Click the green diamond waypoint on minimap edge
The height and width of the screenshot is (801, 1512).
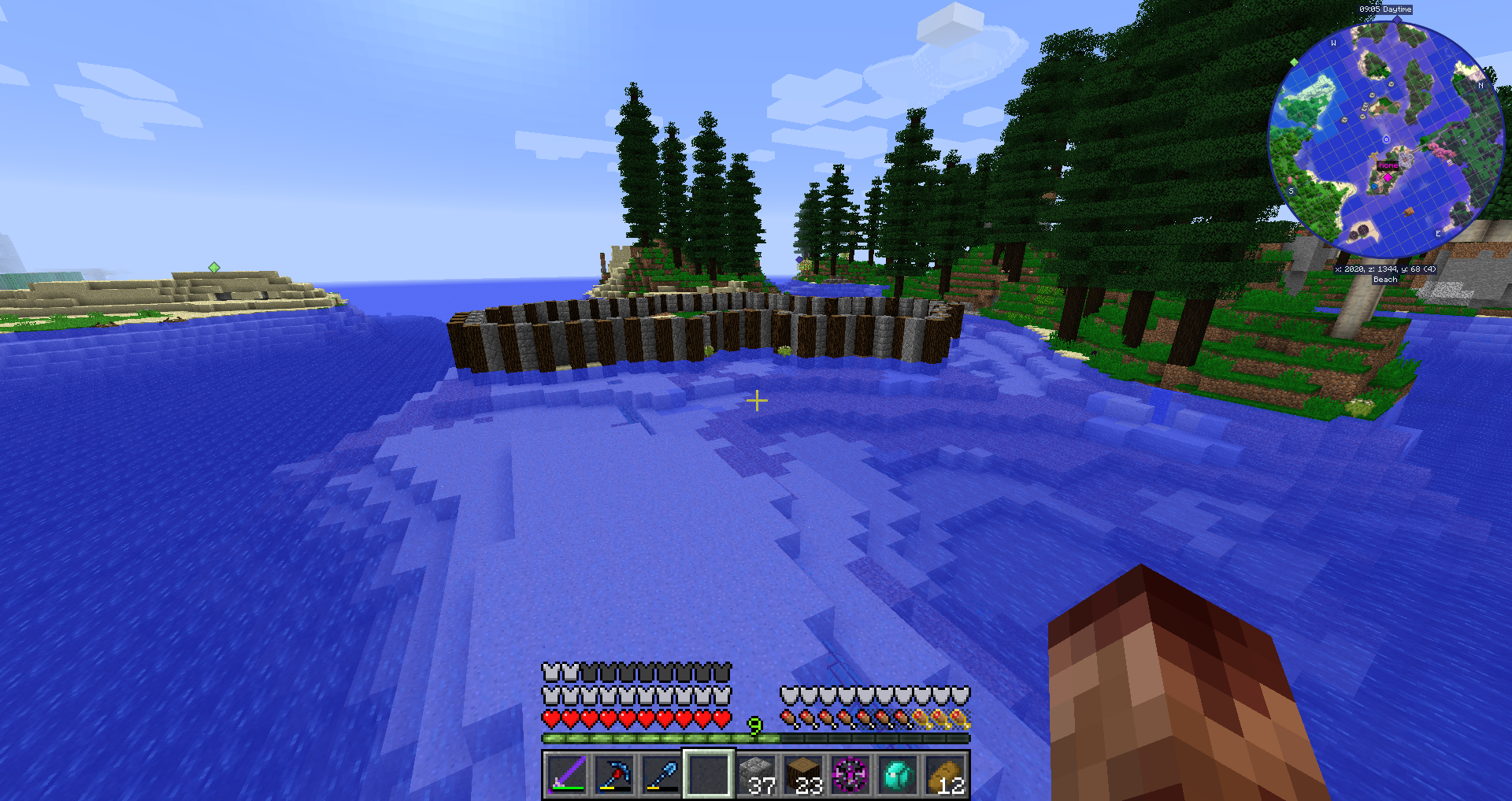[1294, 61]
